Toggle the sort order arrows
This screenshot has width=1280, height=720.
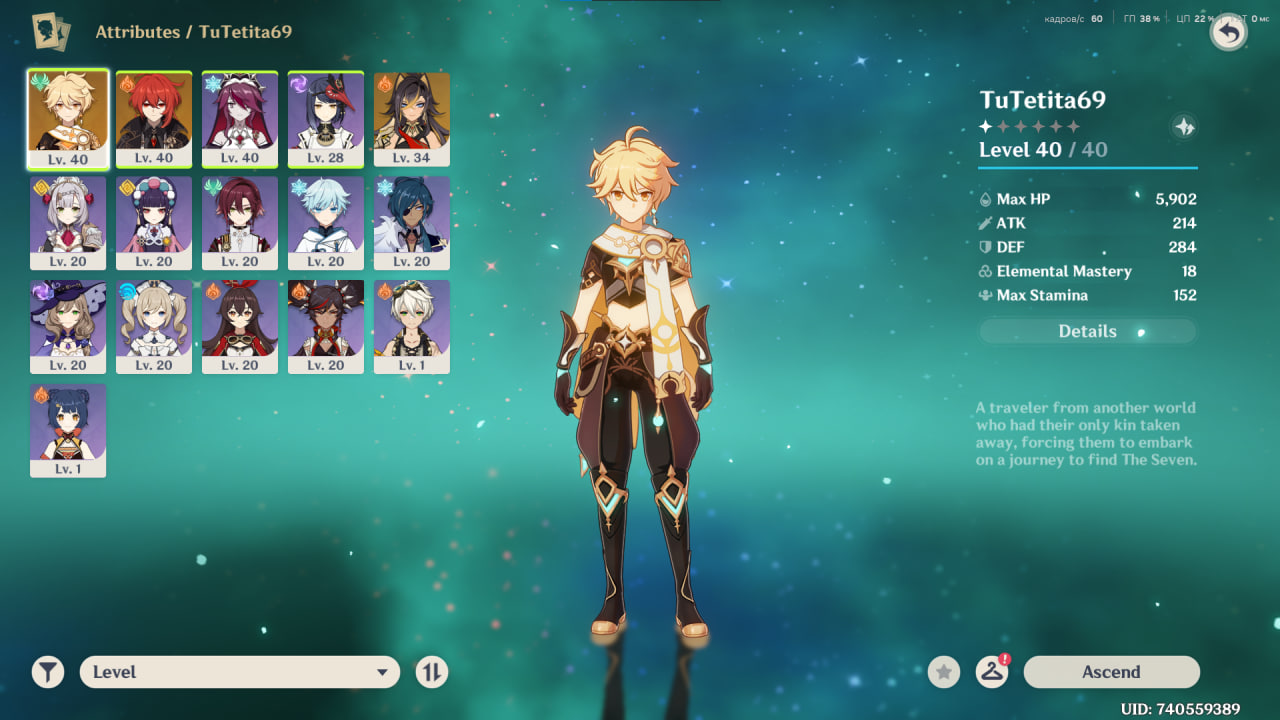pyautogui.click(x=432, y=672)
